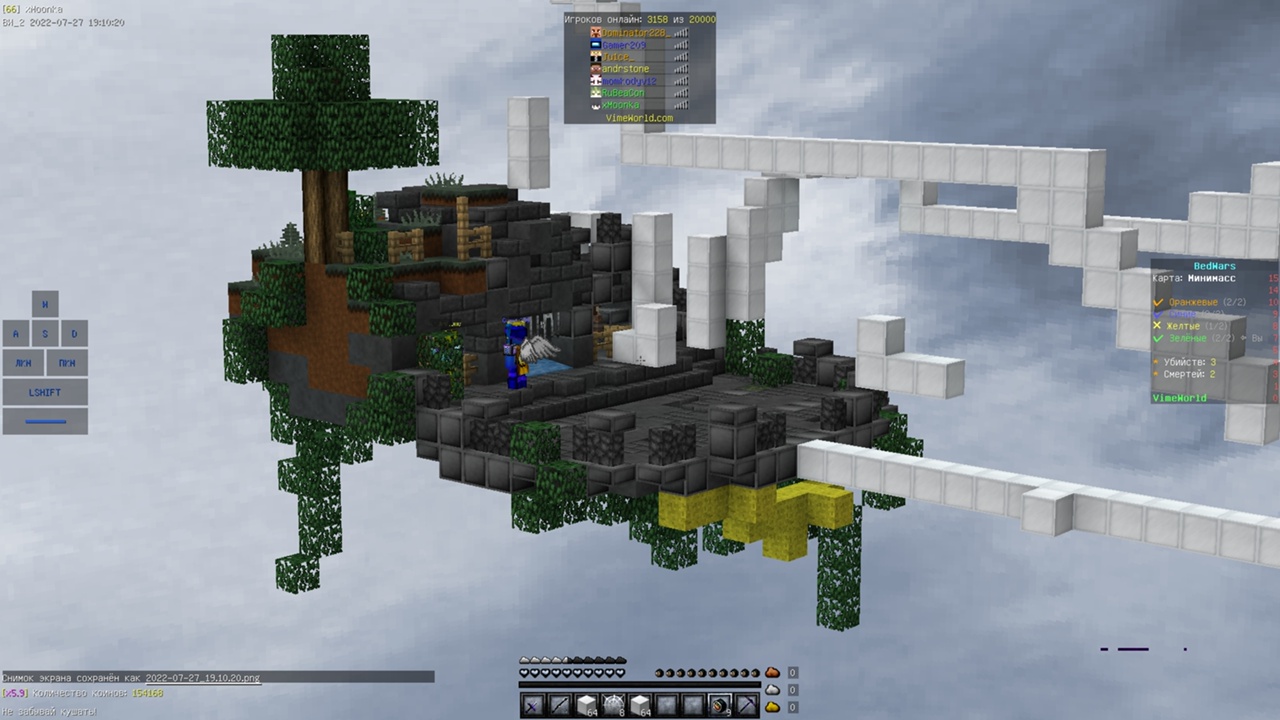The height and width of the screenshot is (720, 1280).
Task: Select the pickaxe hotbar slot
Action: tap(746, 706)
